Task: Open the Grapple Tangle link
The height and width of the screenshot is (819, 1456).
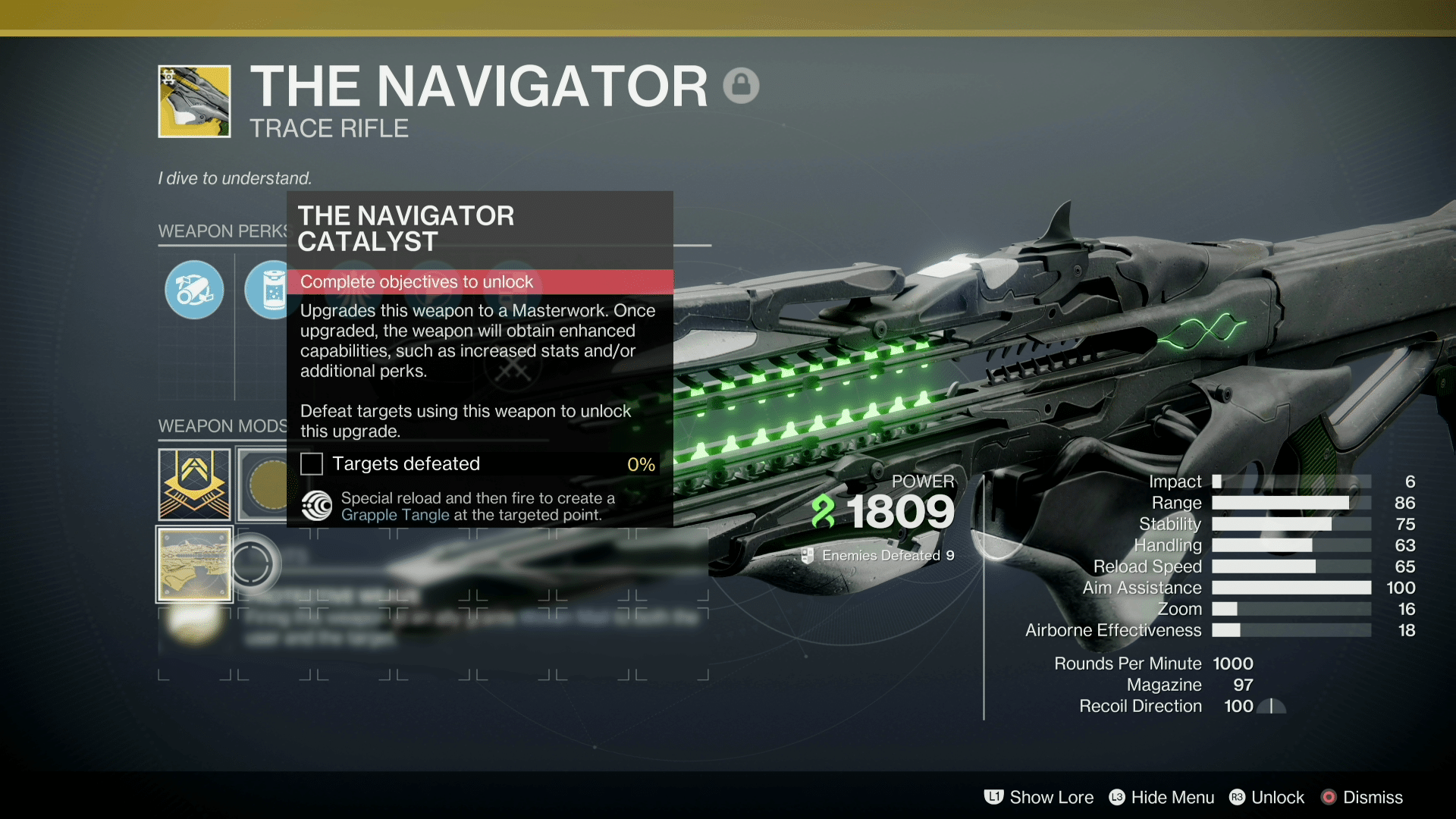Action: [397, 515]
